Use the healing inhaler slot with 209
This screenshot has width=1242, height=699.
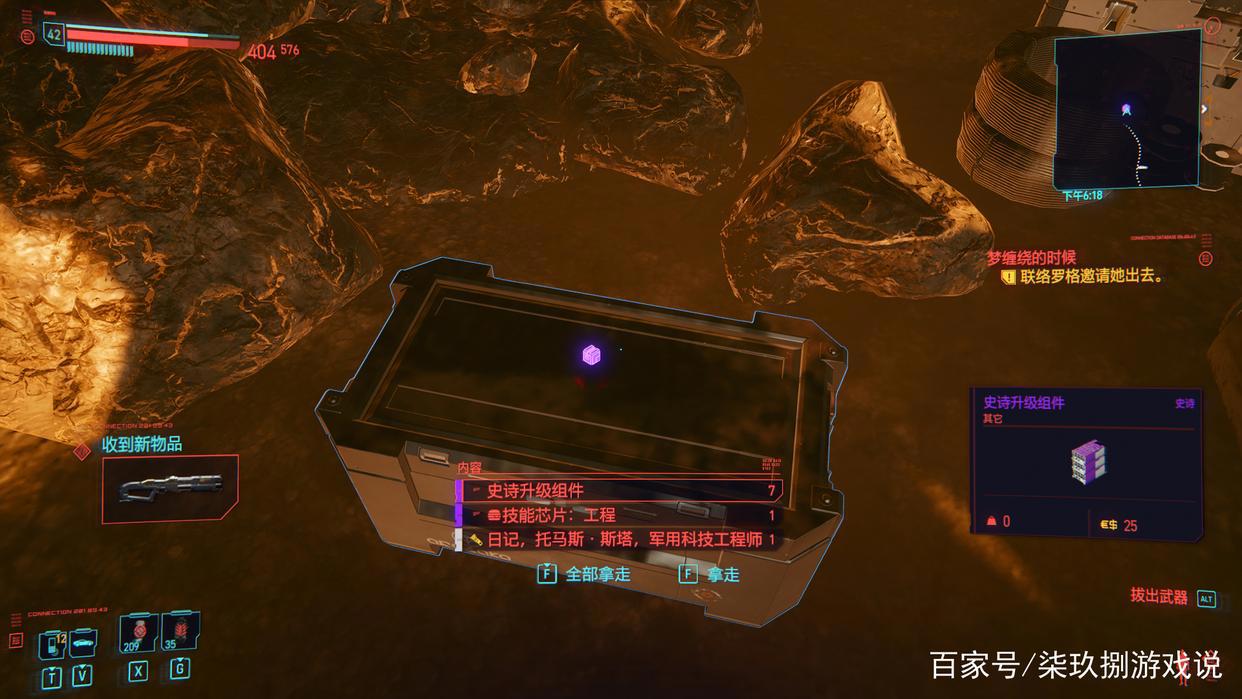[138, 633]
